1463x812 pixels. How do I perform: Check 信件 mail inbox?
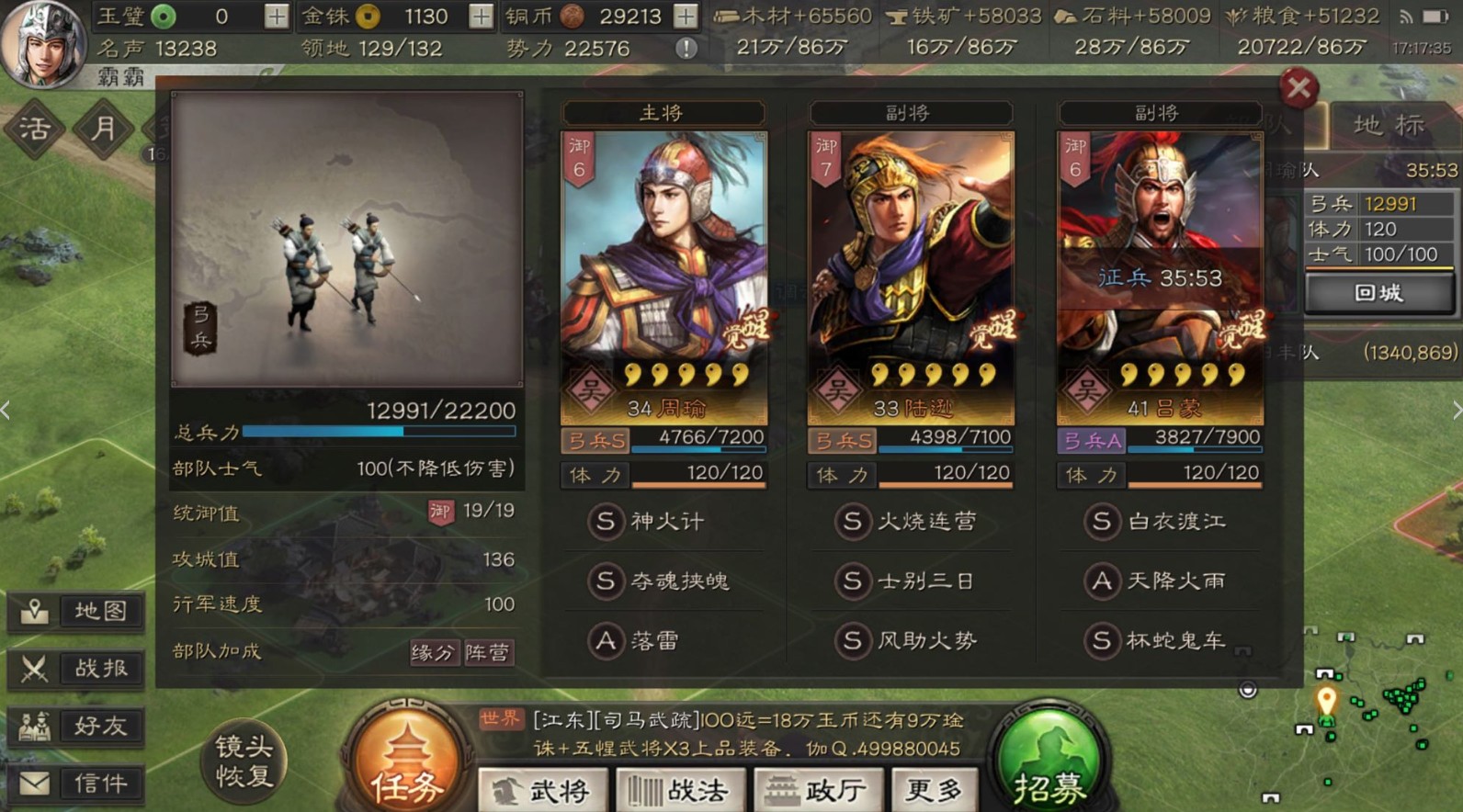pyautogui.click(x=76, y=784)
